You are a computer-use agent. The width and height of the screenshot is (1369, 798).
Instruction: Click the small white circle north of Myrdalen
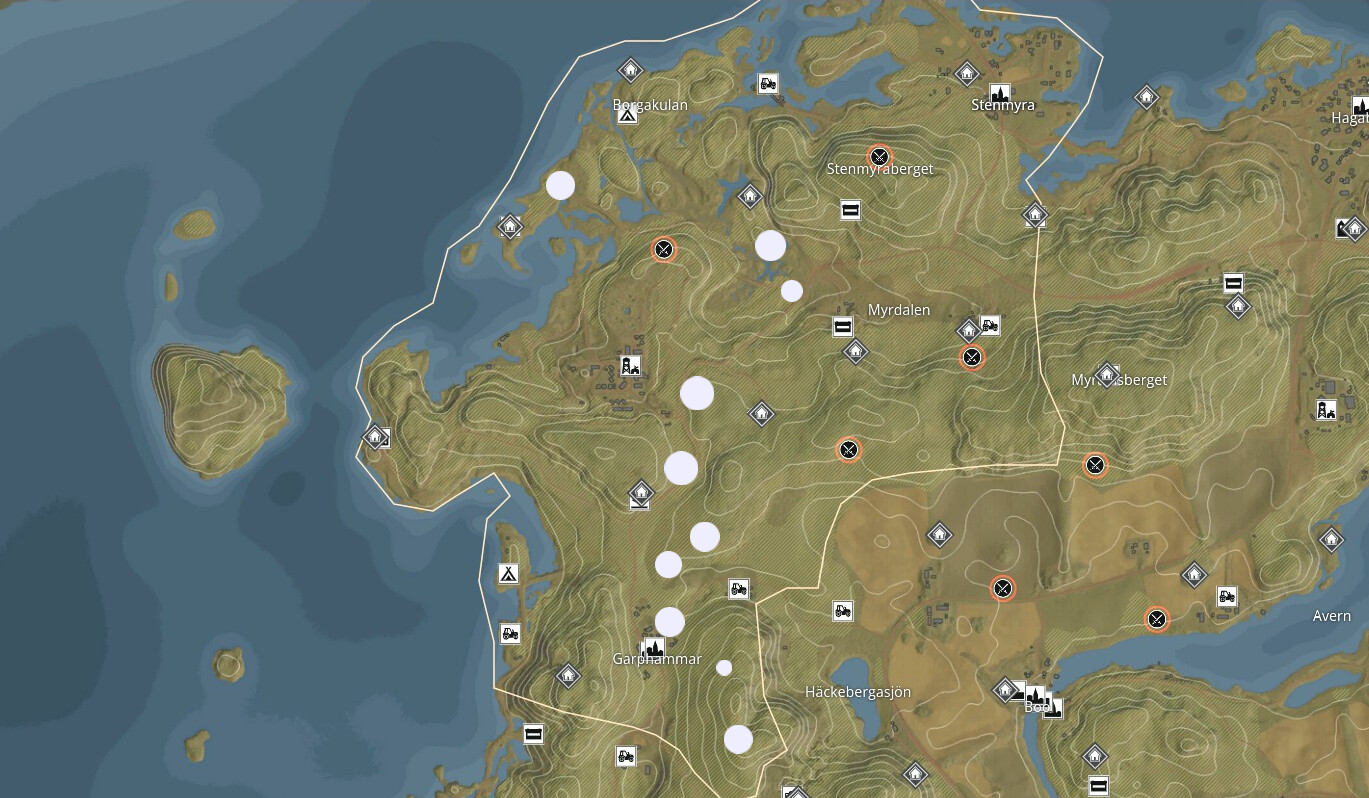791,290
